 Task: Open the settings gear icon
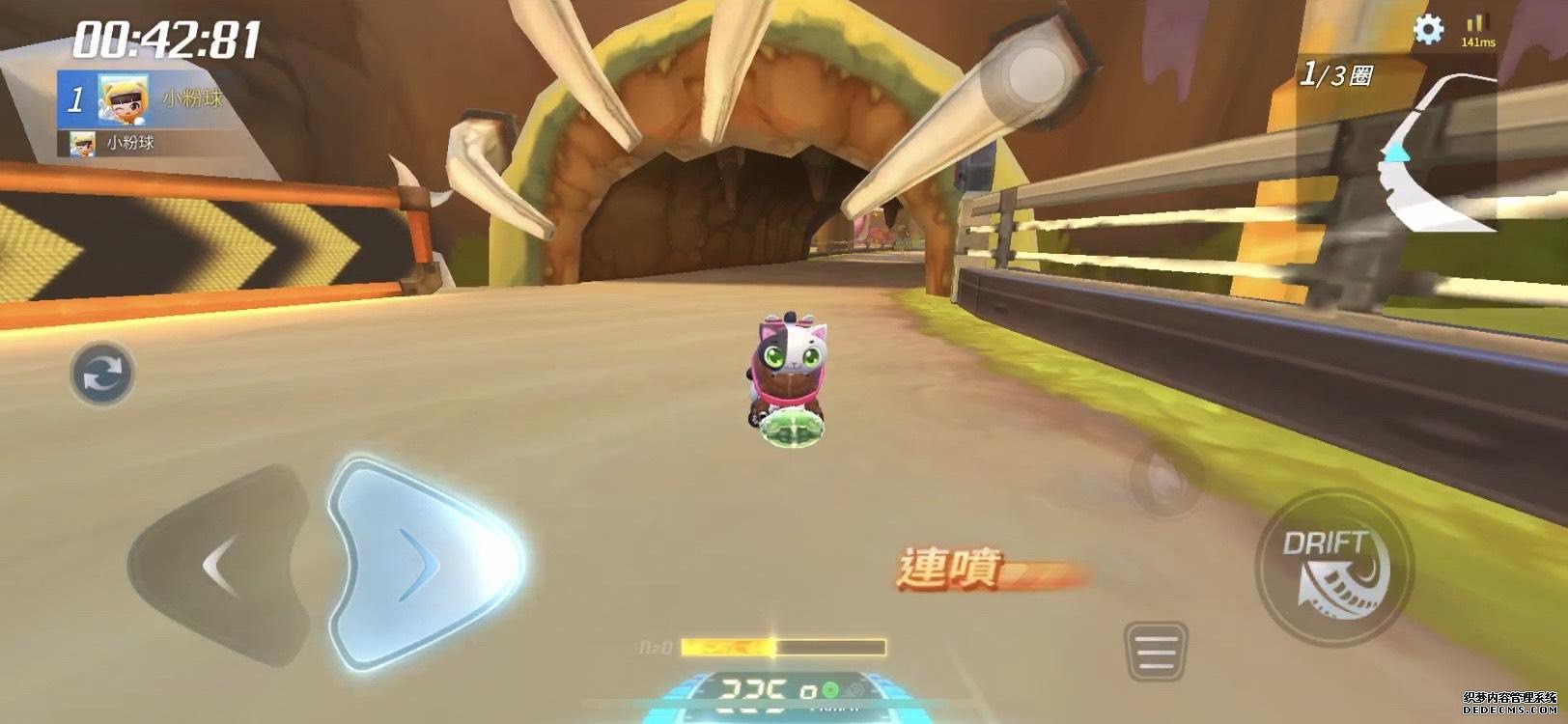point(1428,31)
